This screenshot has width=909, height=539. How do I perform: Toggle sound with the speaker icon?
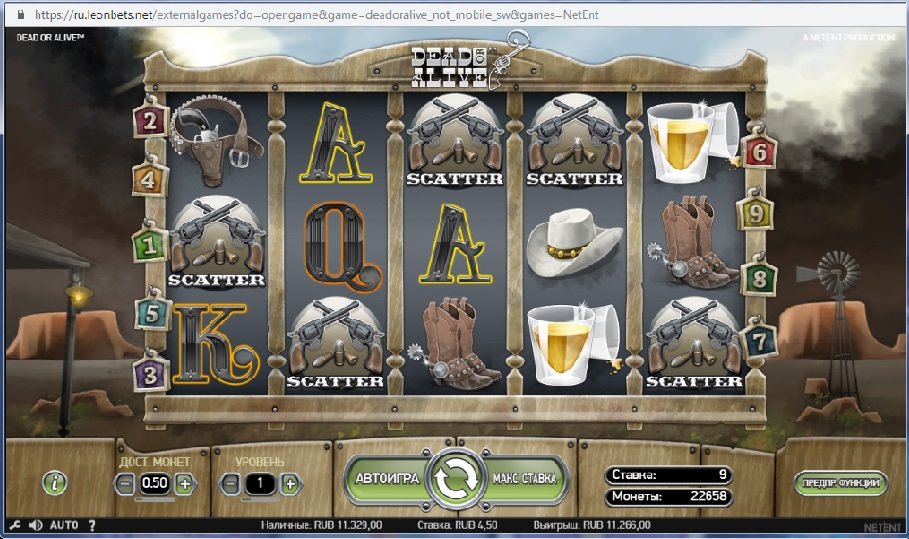[x=36, y=524]
